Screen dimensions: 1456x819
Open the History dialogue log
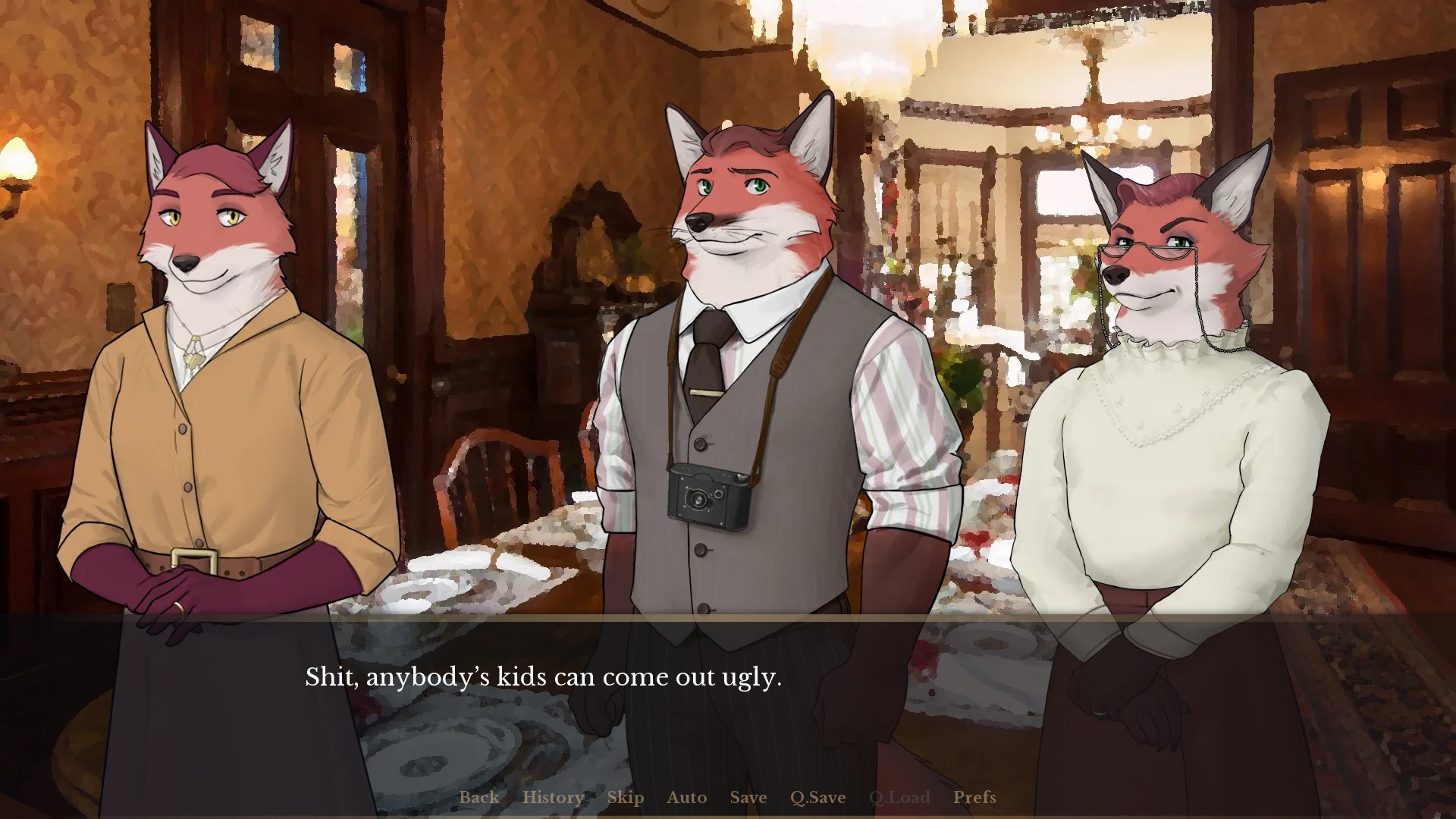tap(553, 798)
